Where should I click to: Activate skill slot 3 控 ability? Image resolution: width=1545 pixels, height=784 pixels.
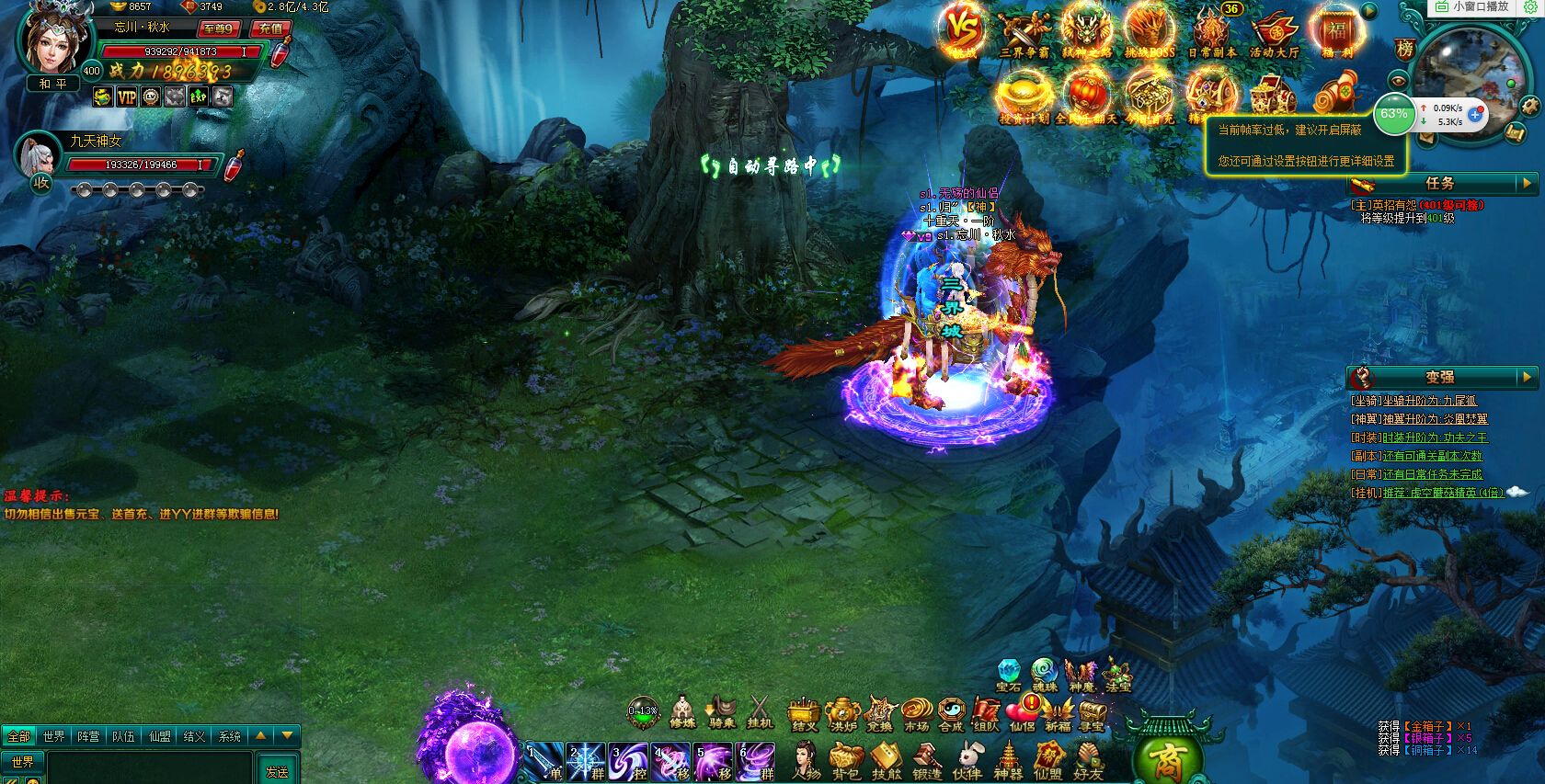pyautogui.click(x=629, y=762)
